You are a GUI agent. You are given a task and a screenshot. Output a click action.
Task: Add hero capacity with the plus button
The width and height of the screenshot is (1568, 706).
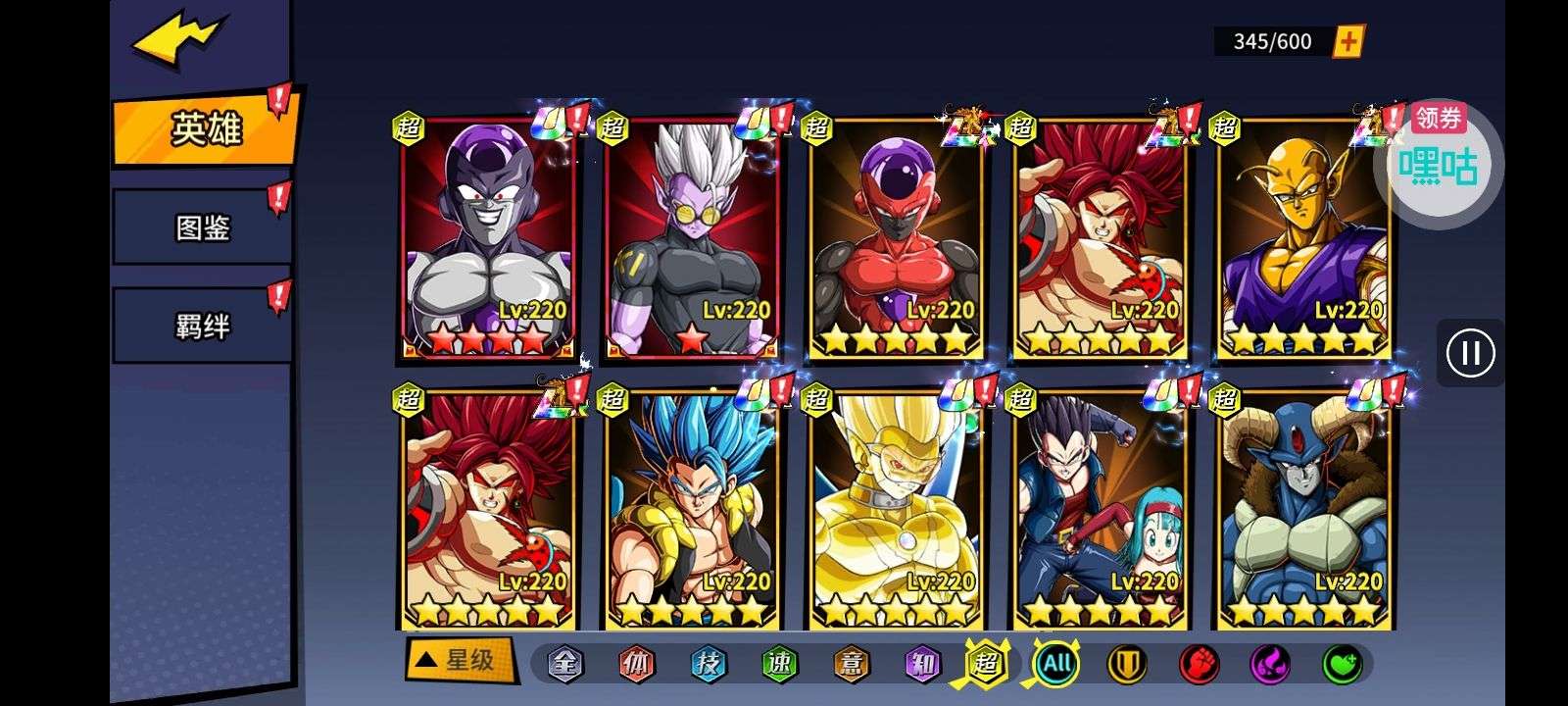[x=1349, y=41]
